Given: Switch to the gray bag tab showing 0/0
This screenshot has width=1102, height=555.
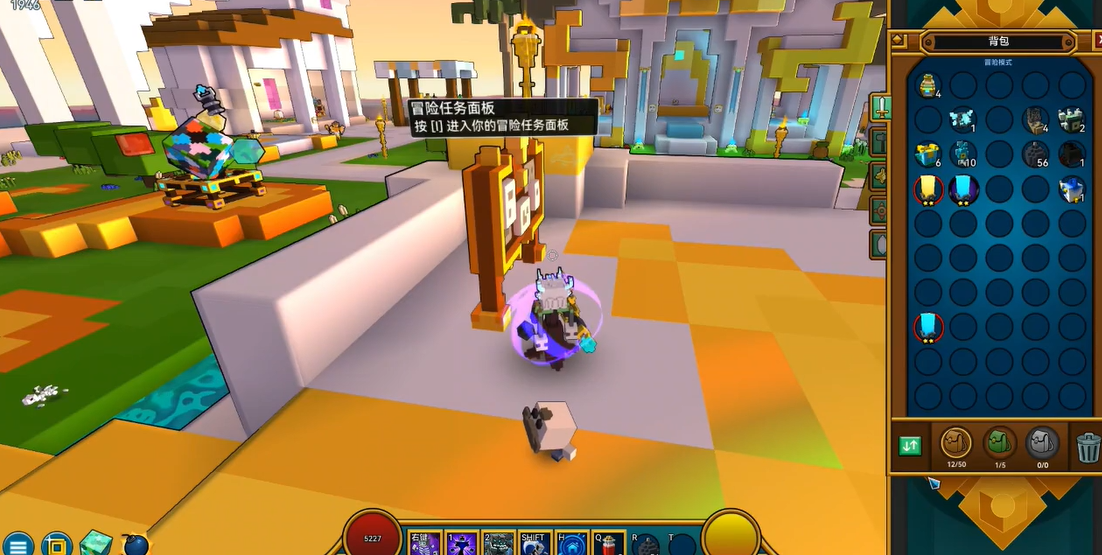Looking at the screenshot, I should [1043, 443].
